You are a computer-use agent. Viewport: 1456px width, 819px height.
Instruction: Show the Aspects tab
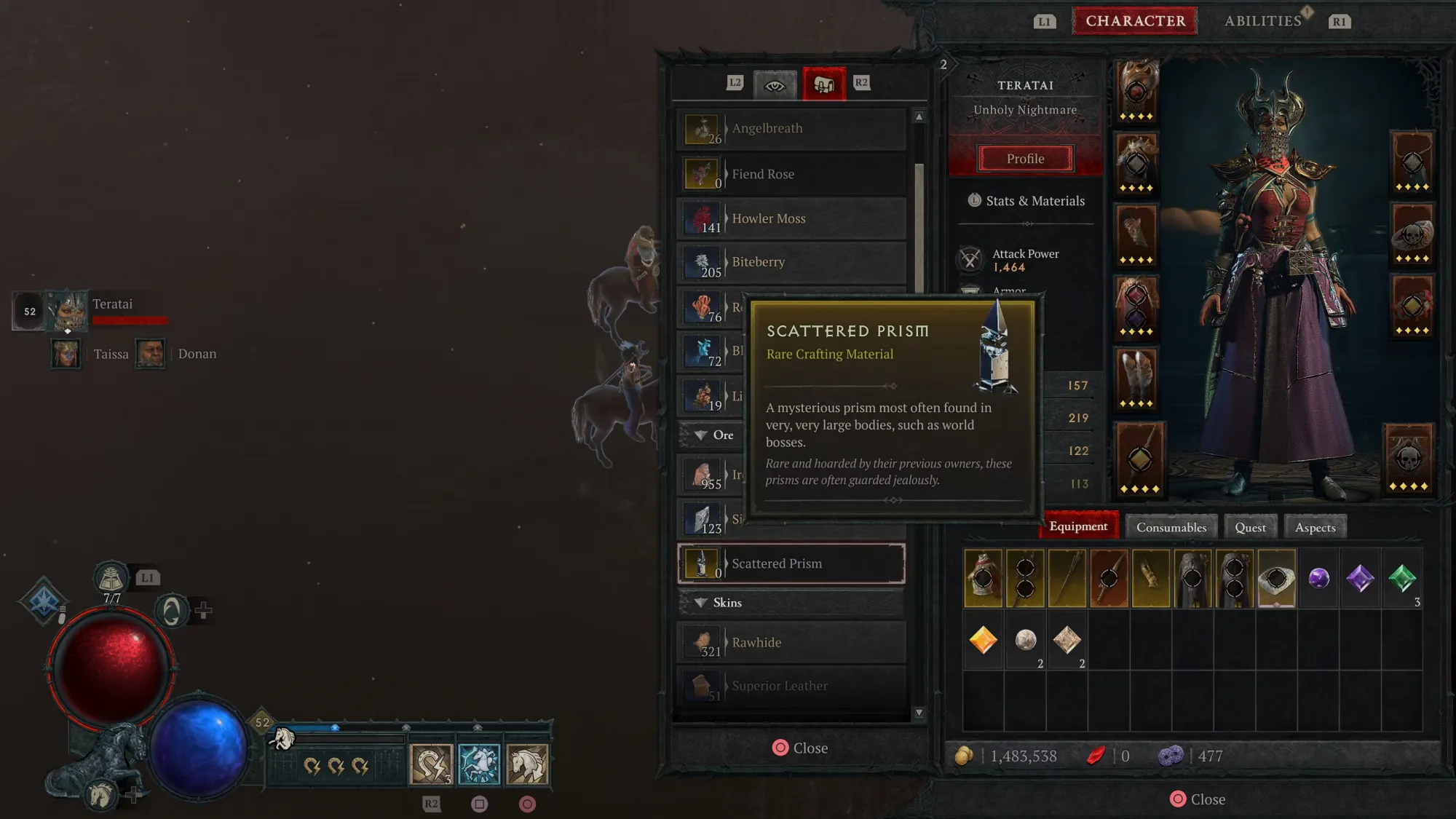(1315, 527)
